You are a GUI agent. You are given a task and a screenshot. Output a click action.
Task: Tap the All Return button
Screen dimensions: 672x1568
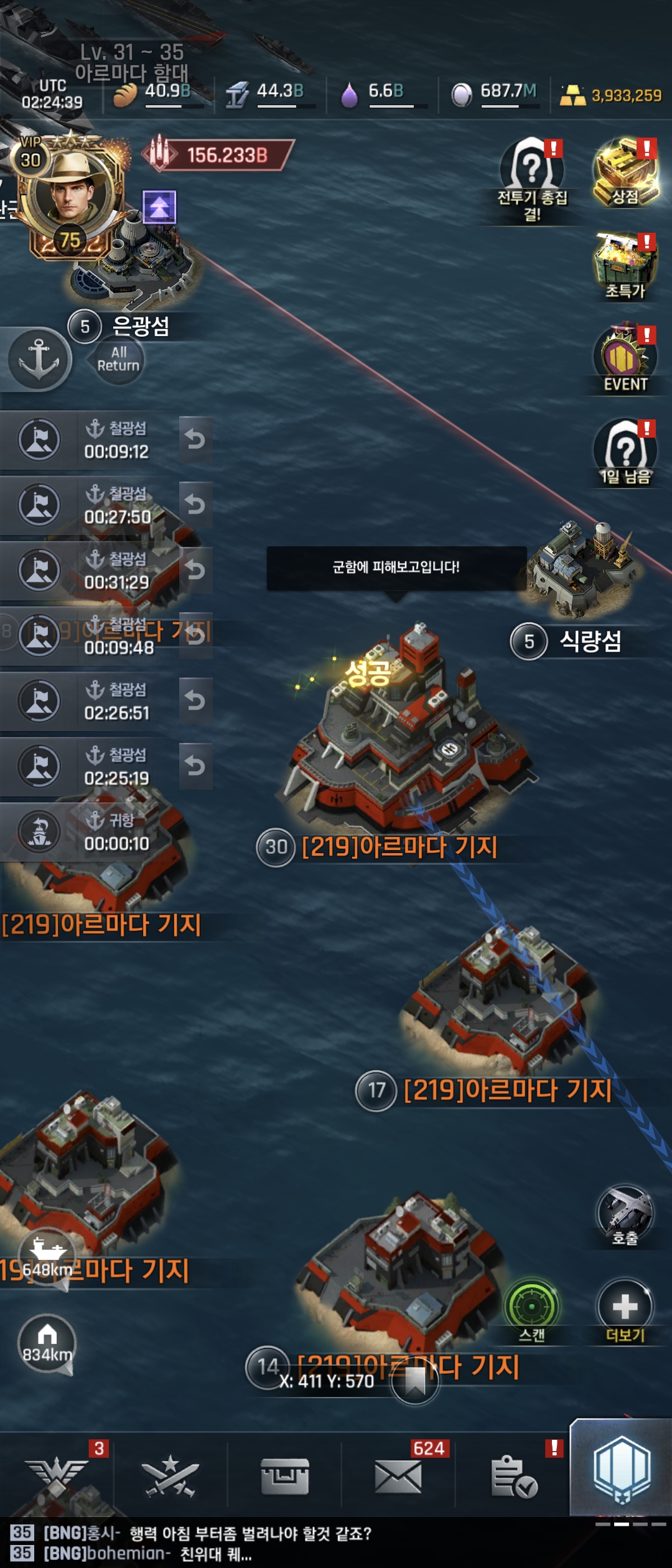tap(118, 360)
